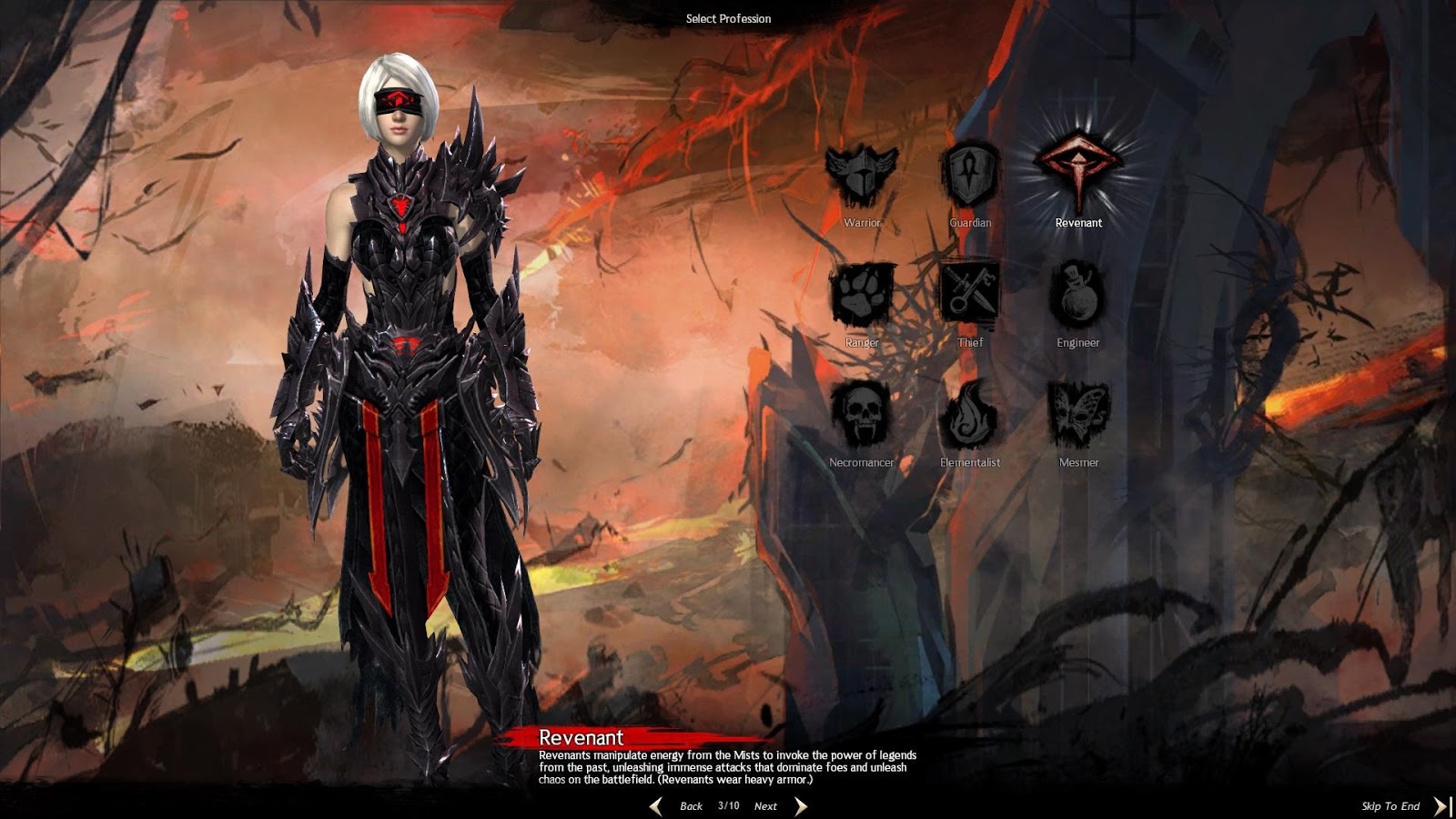Screen dimensions: 1456x819
Task: Click the Back navigation label
Action: pos(692,806)
